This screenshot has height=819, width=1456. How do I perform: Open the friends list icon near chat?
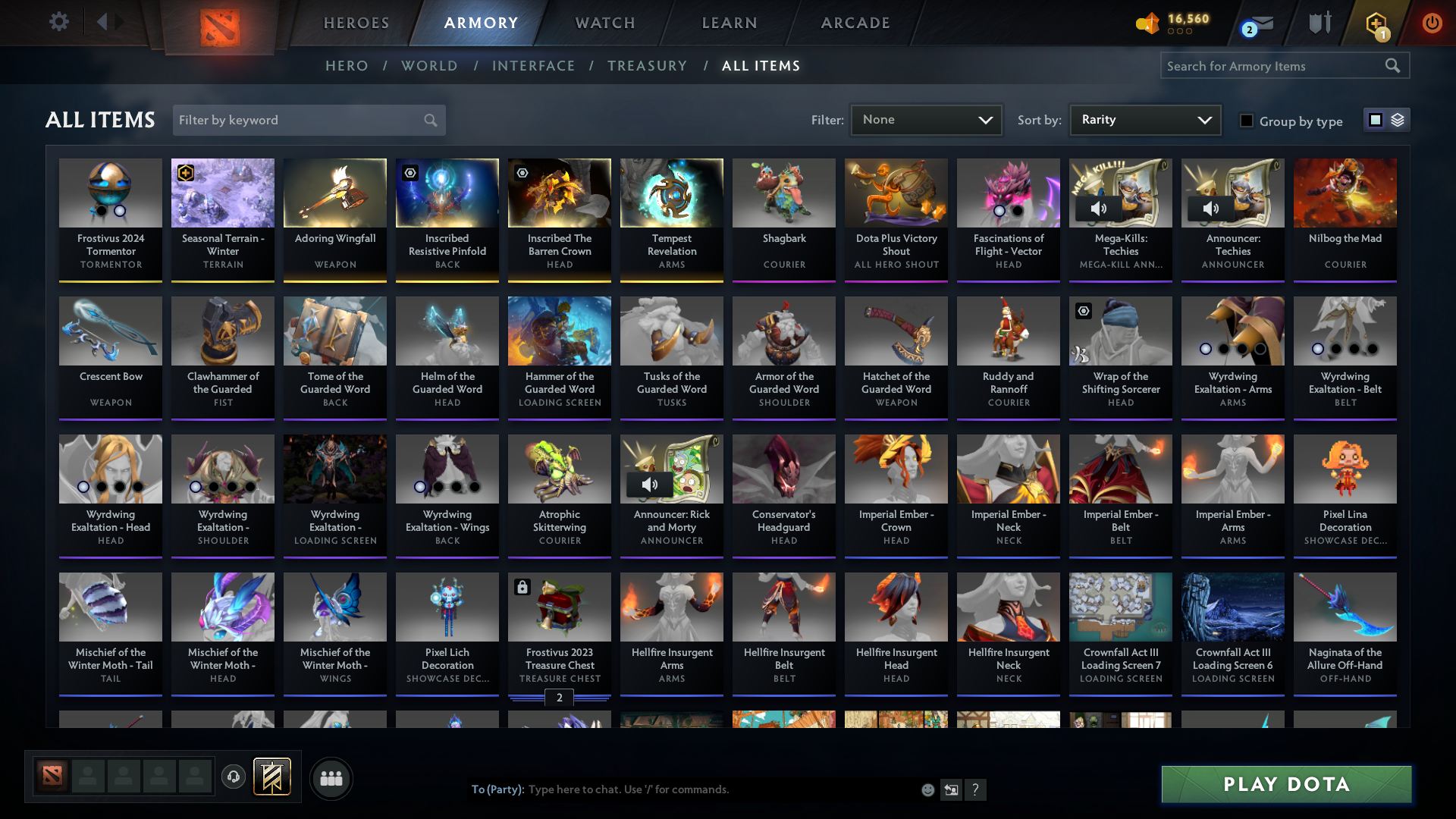click(331, 778)
